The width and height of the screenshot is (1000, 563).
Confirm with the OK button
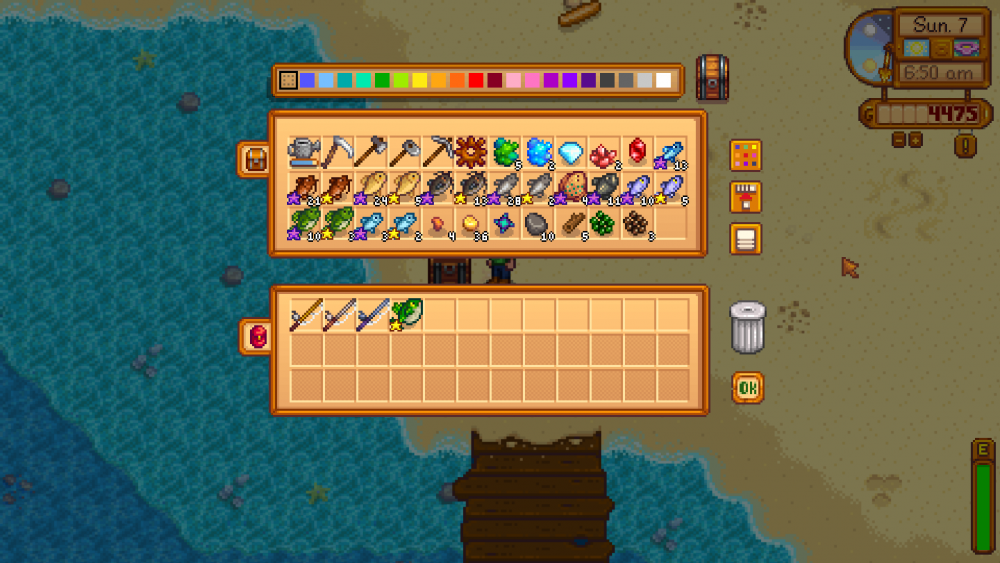[747, 387]
